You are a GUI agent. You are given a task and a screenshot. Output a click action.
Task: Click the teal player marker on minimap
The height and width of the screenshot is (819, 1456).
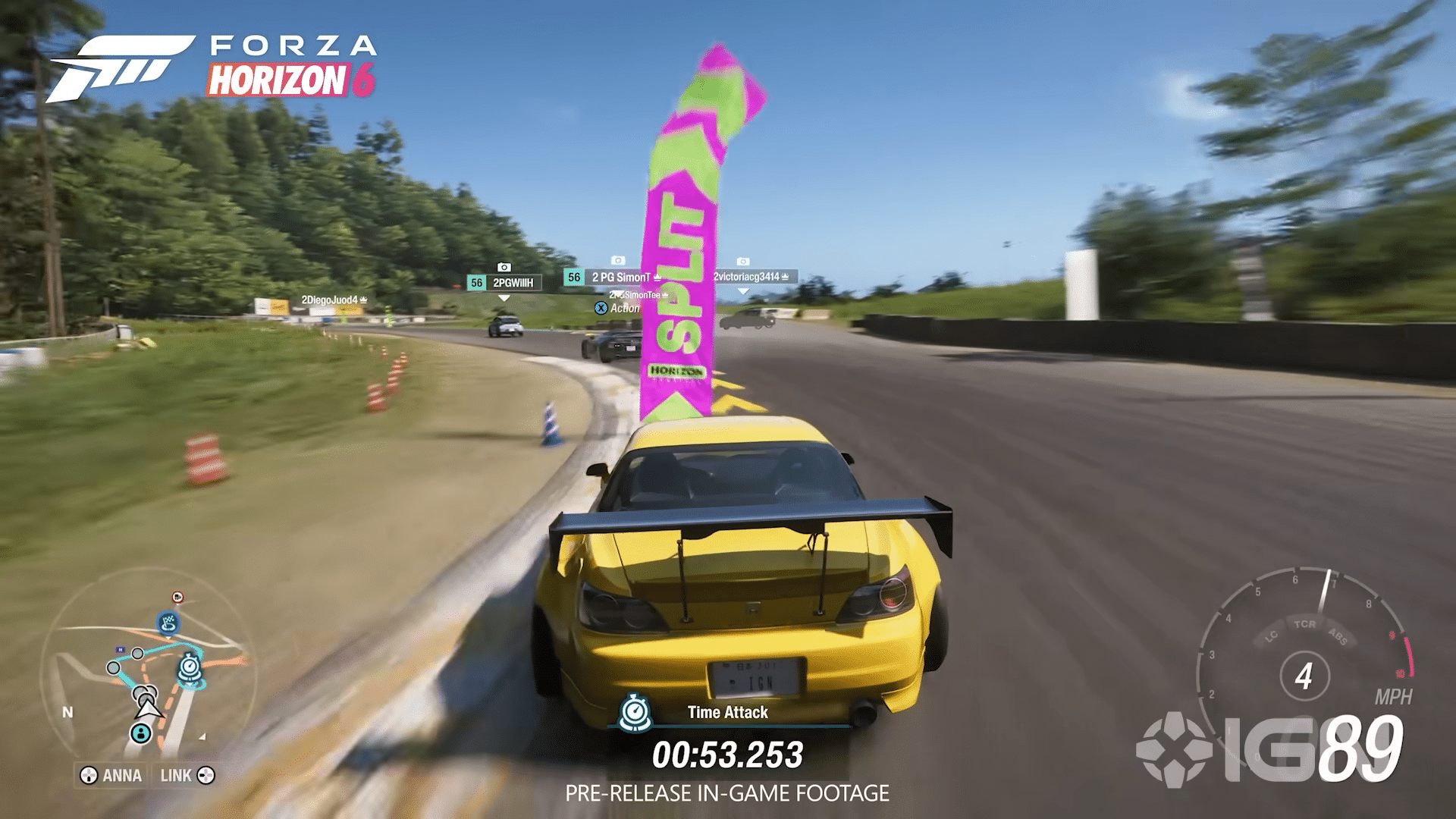[140, 733]
